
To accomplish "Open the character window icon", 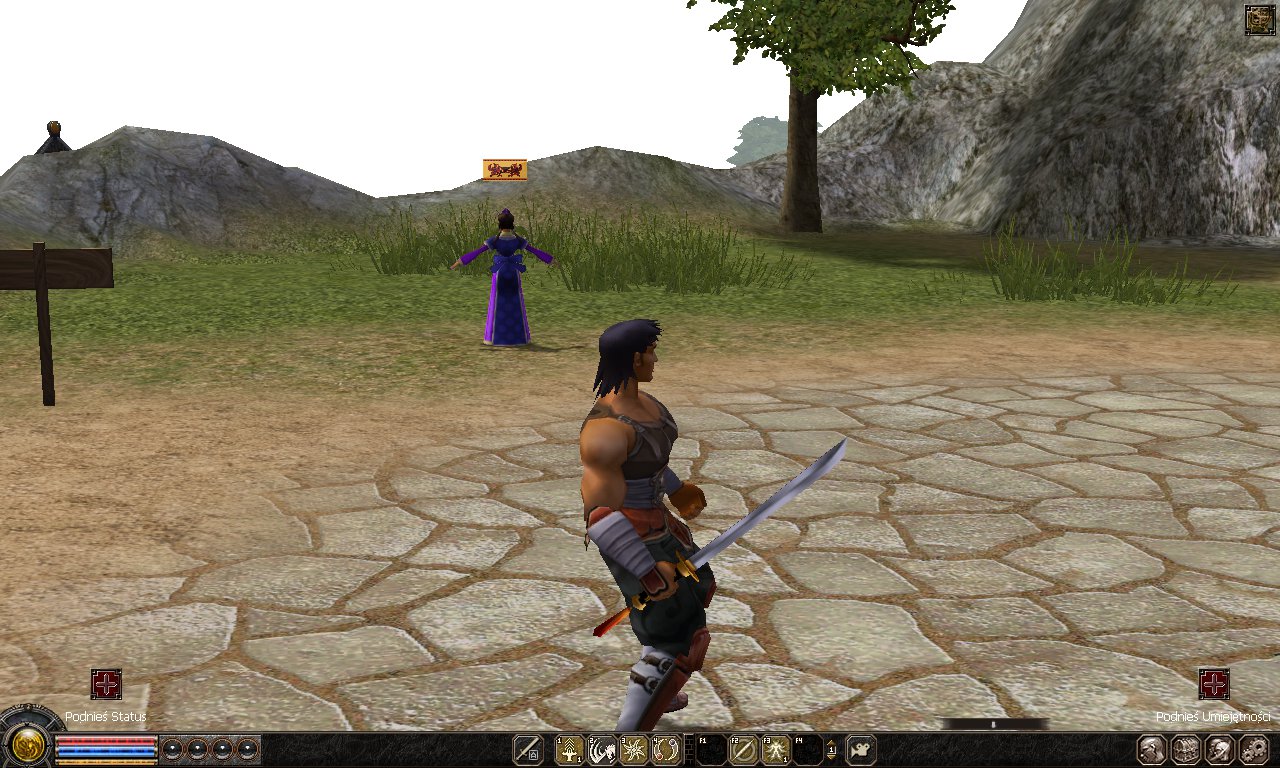I will click(x=1151, y=748).
